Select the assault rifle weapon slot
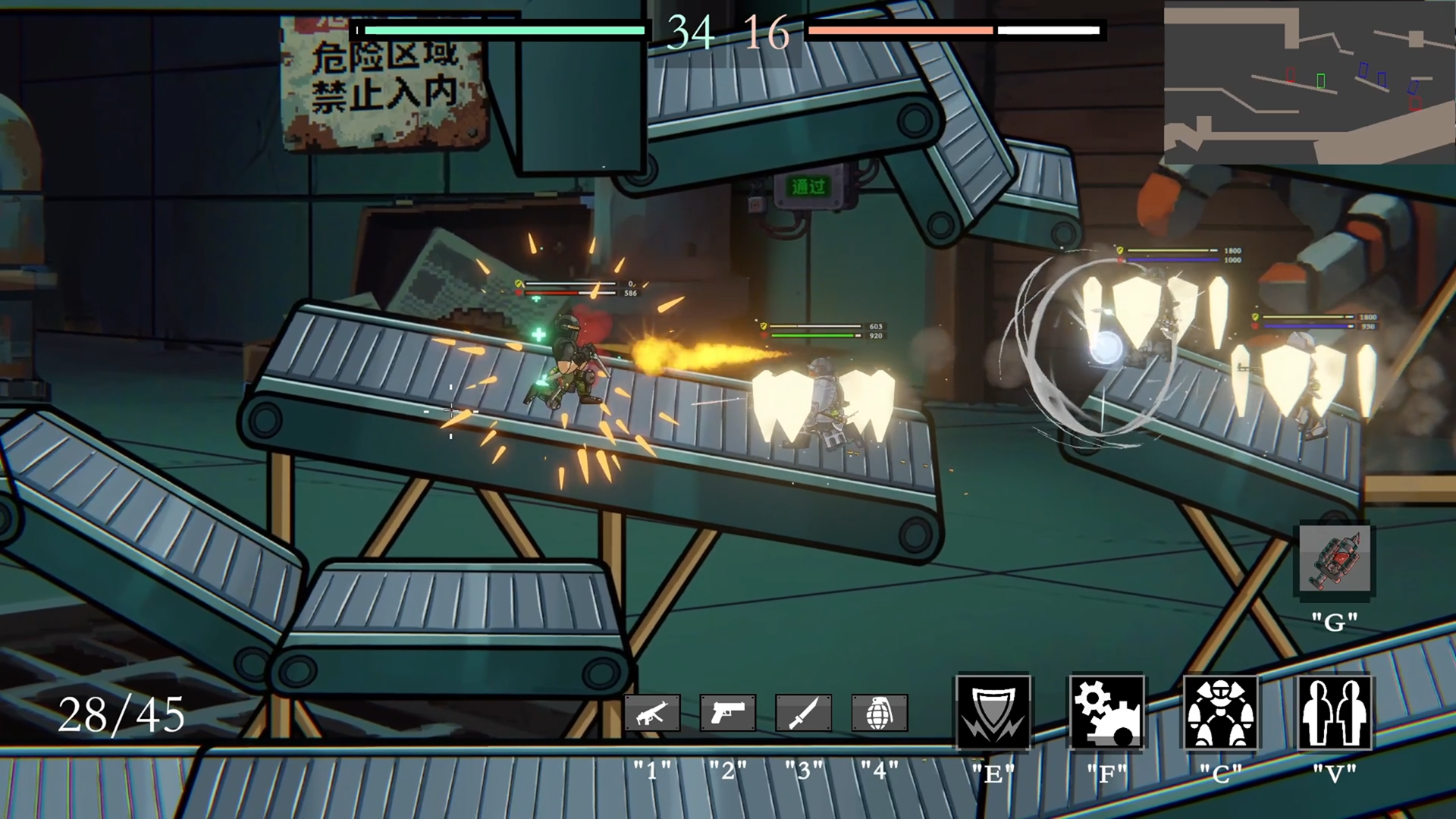Screen dimensions: 1456x819 [652, 714]
